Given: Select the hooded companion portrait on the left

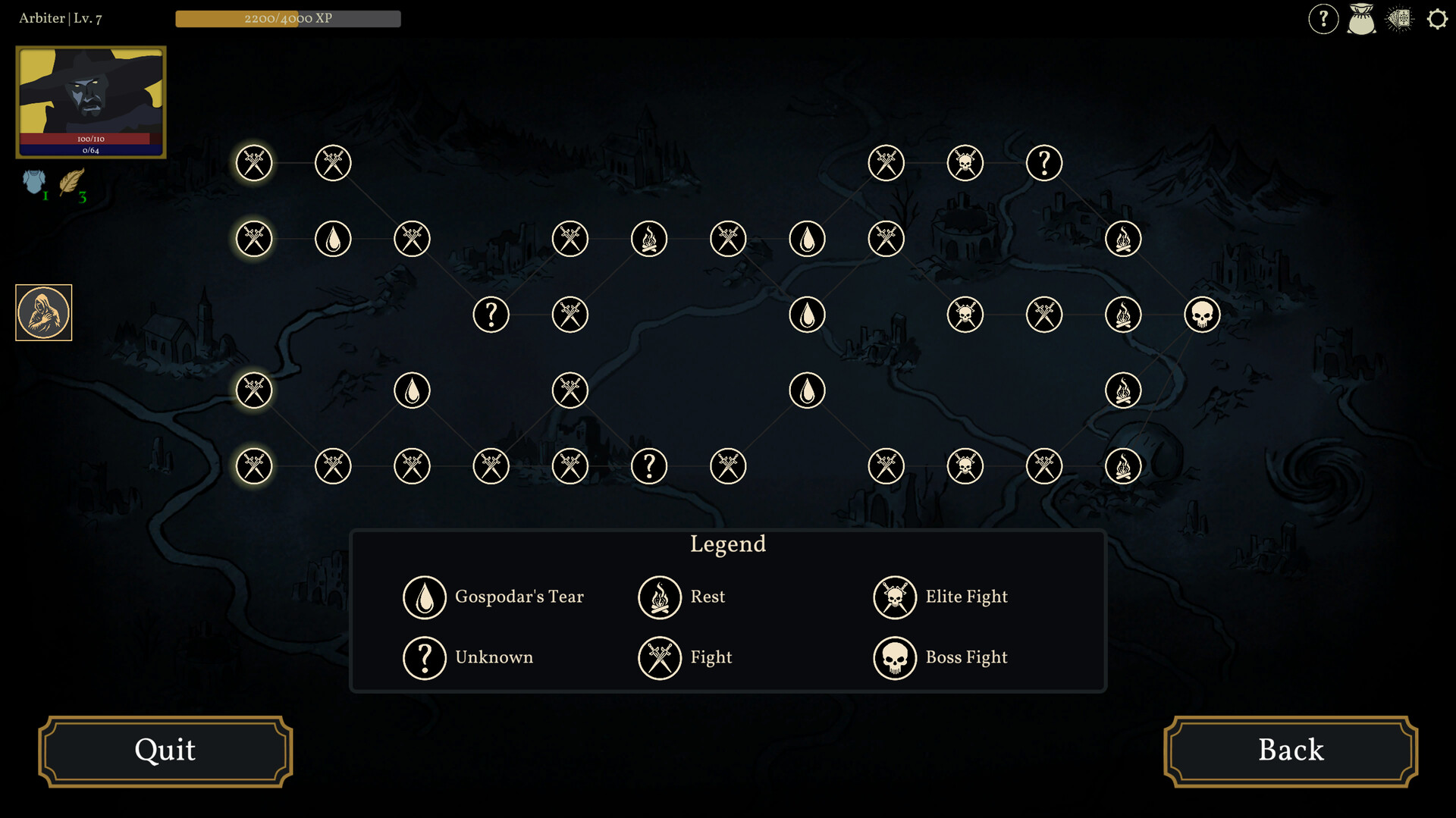Looking at the screenshot, I should (x=43, y=312).
